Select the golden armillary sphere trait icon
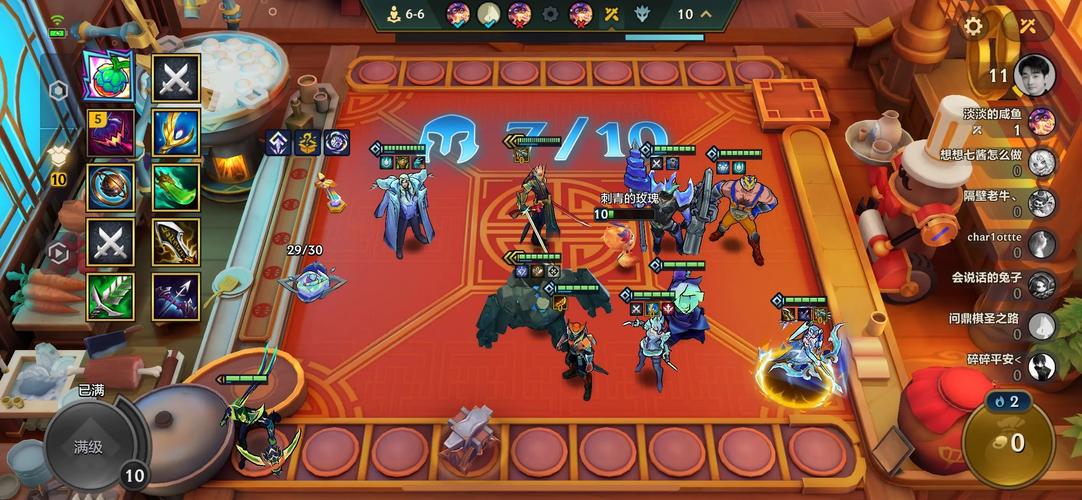Viewport: 1082px width, 500px height. click(110, 187)
